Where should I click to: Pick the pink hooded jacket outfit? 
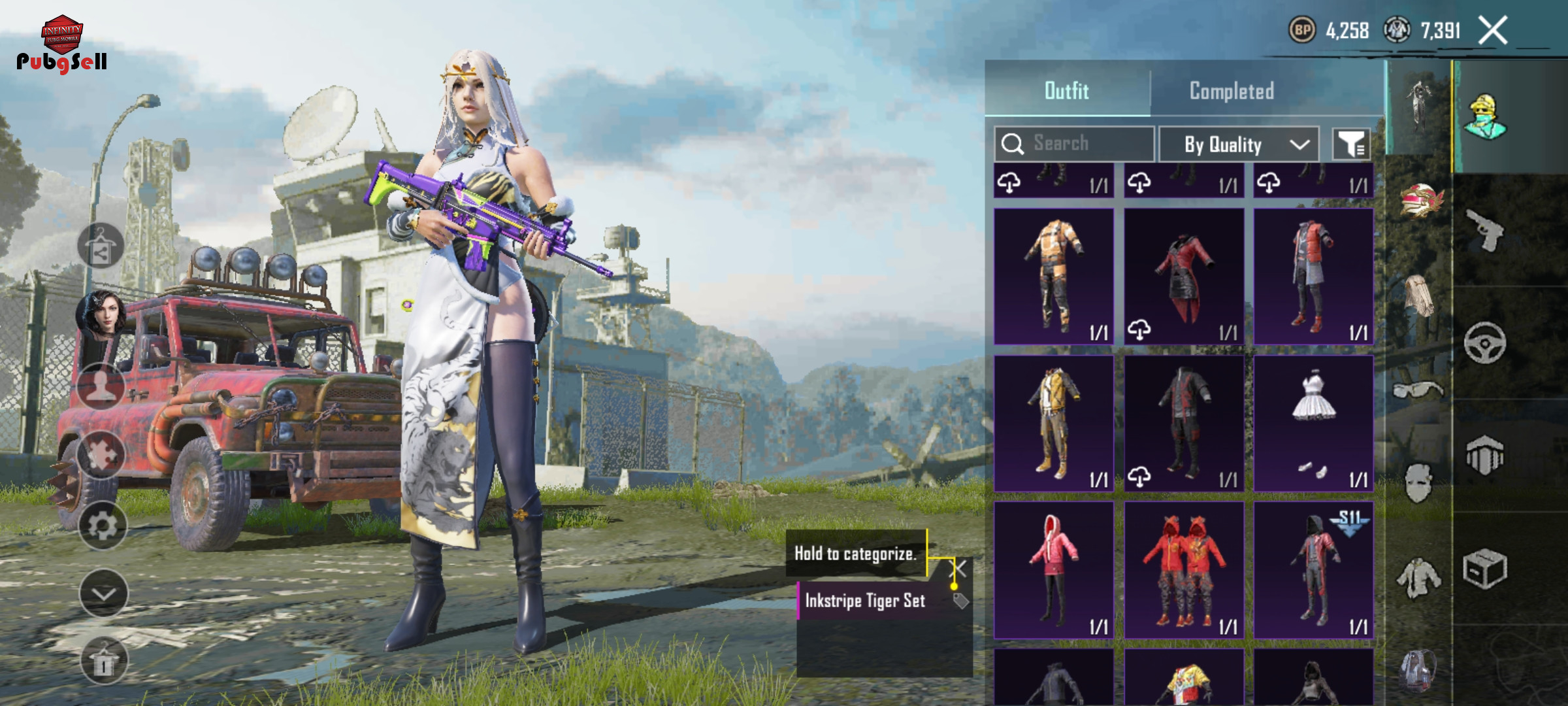tap(1054, 569)
